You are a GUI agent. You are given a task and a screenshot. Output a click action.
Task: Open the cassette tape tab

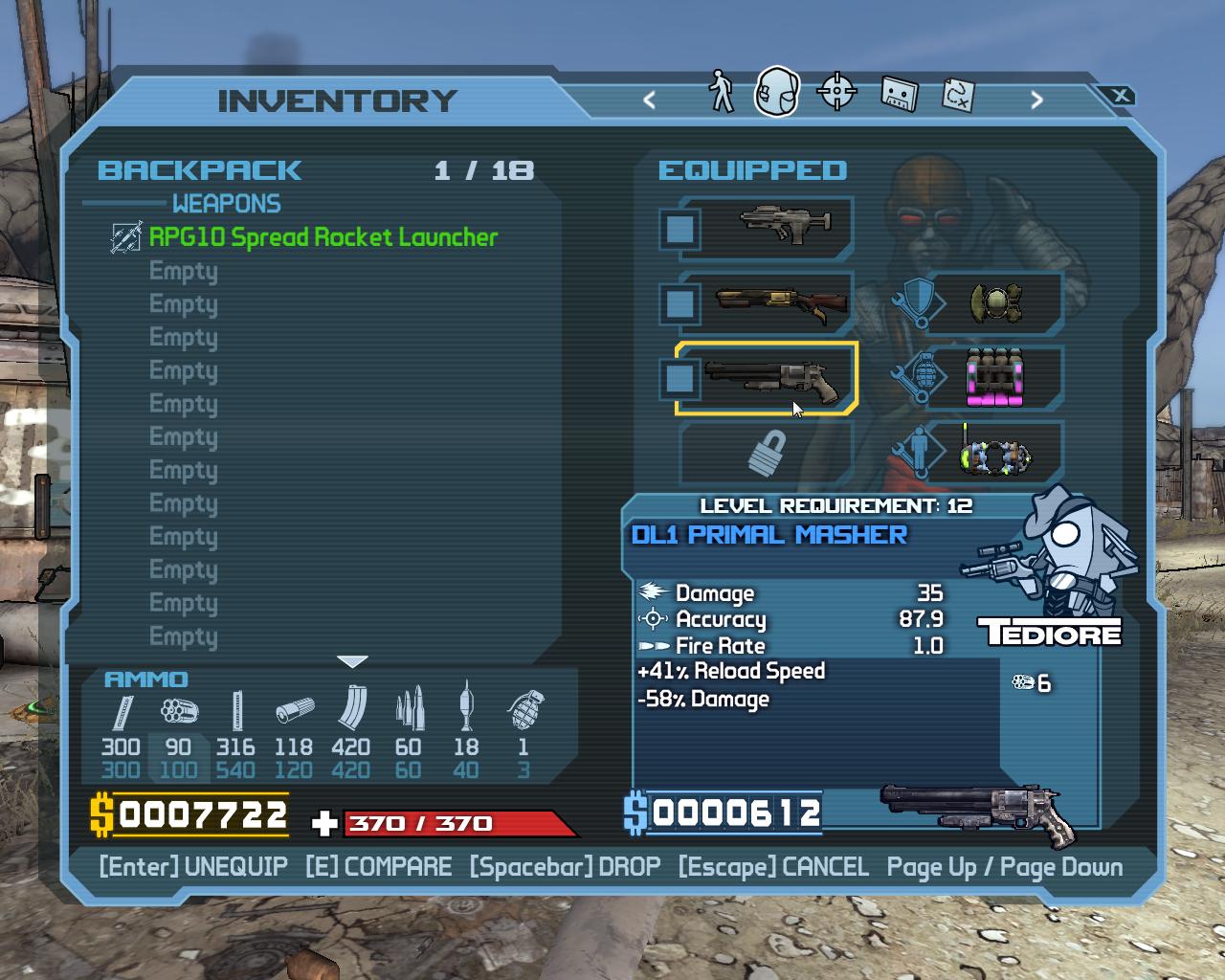pos(898,94)
